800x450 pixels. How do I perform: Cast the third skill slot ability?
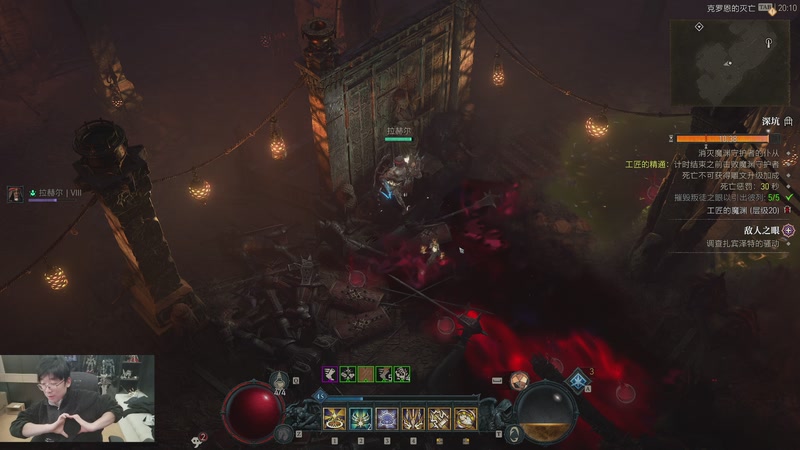pos(387,418)
